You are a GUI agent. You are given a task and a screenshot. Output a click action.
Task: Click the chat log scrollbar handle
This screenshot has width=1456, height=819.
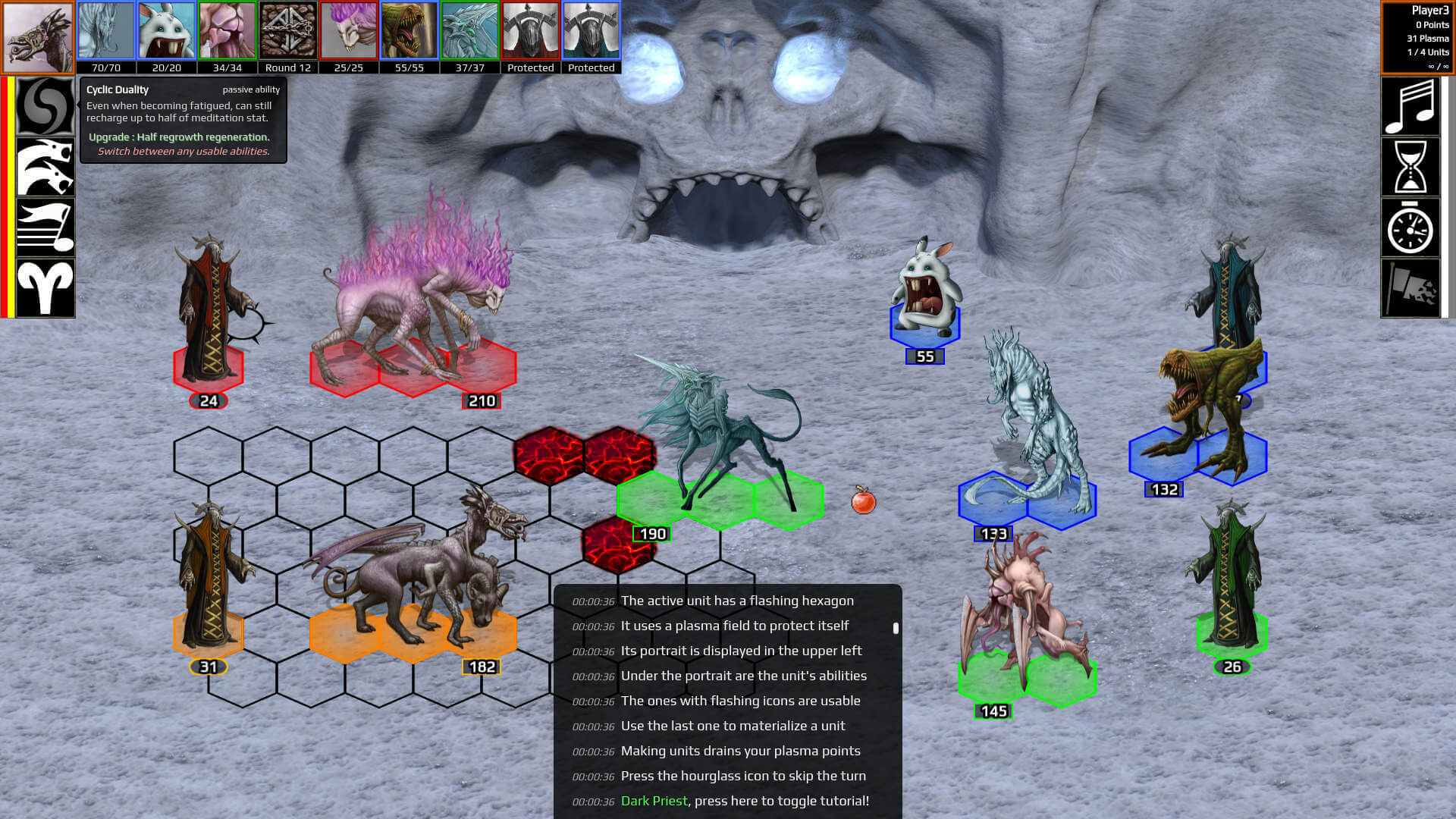click(x=896, y=628)
